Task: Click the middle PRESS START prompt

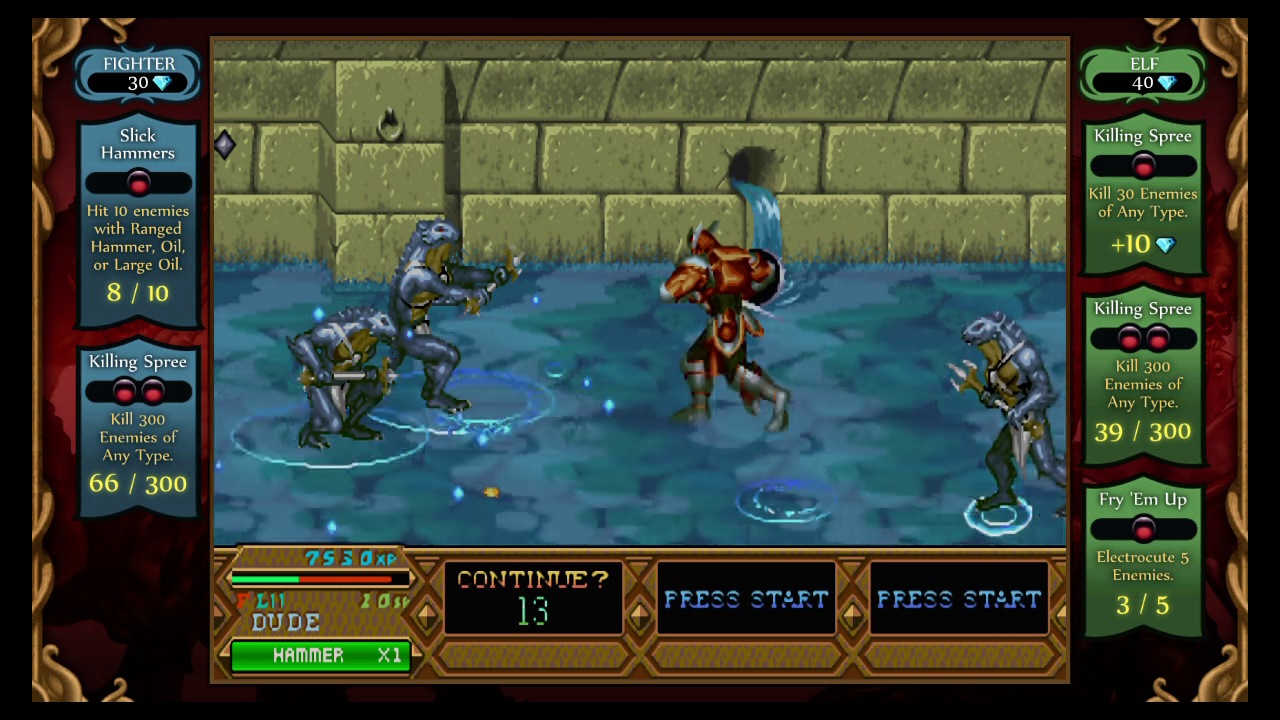Action: (x=746, y=599)
